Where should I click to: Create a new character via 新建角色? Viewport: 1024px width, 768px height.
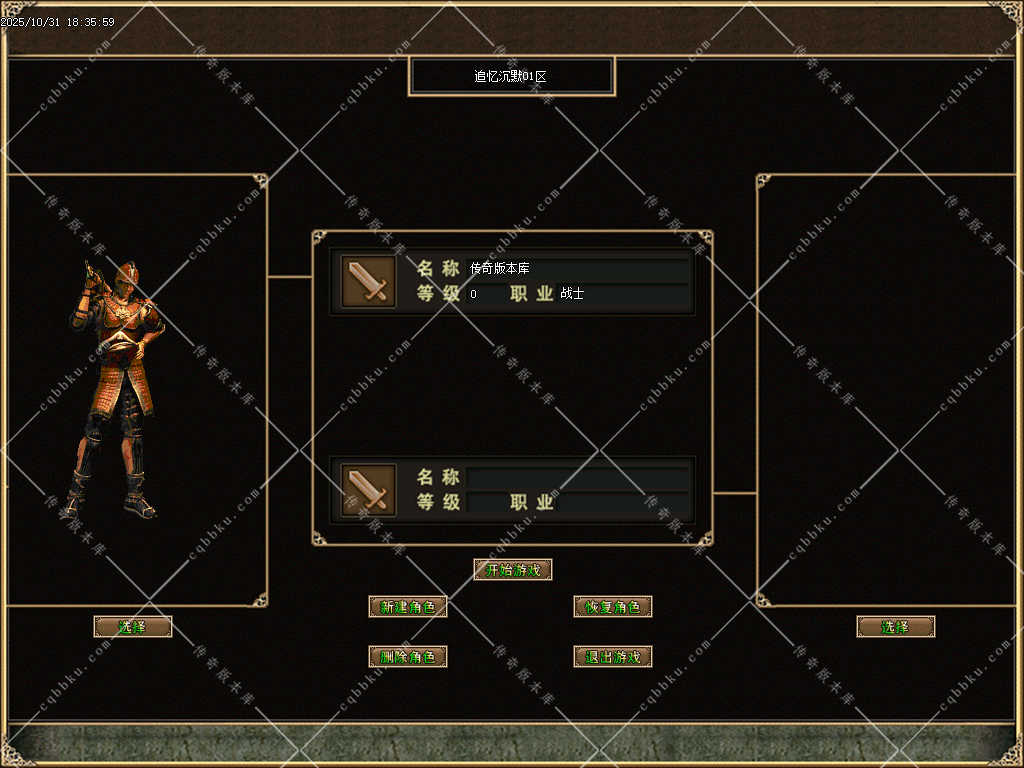tap(408, 607)
